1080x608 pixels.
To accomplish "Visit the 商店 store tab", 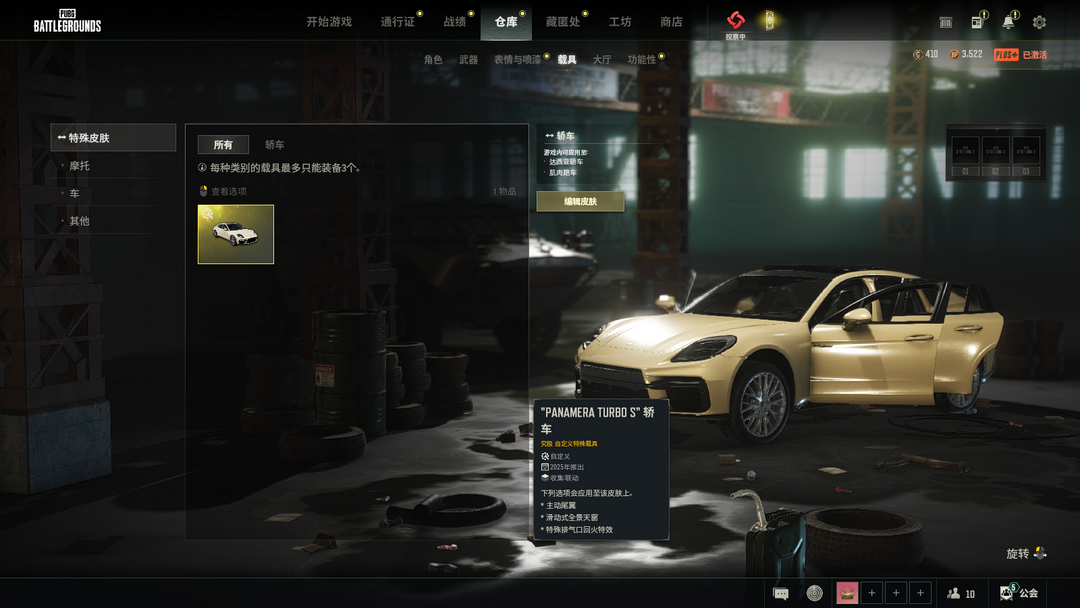I will pyautogui.click(x=671, y=22).
